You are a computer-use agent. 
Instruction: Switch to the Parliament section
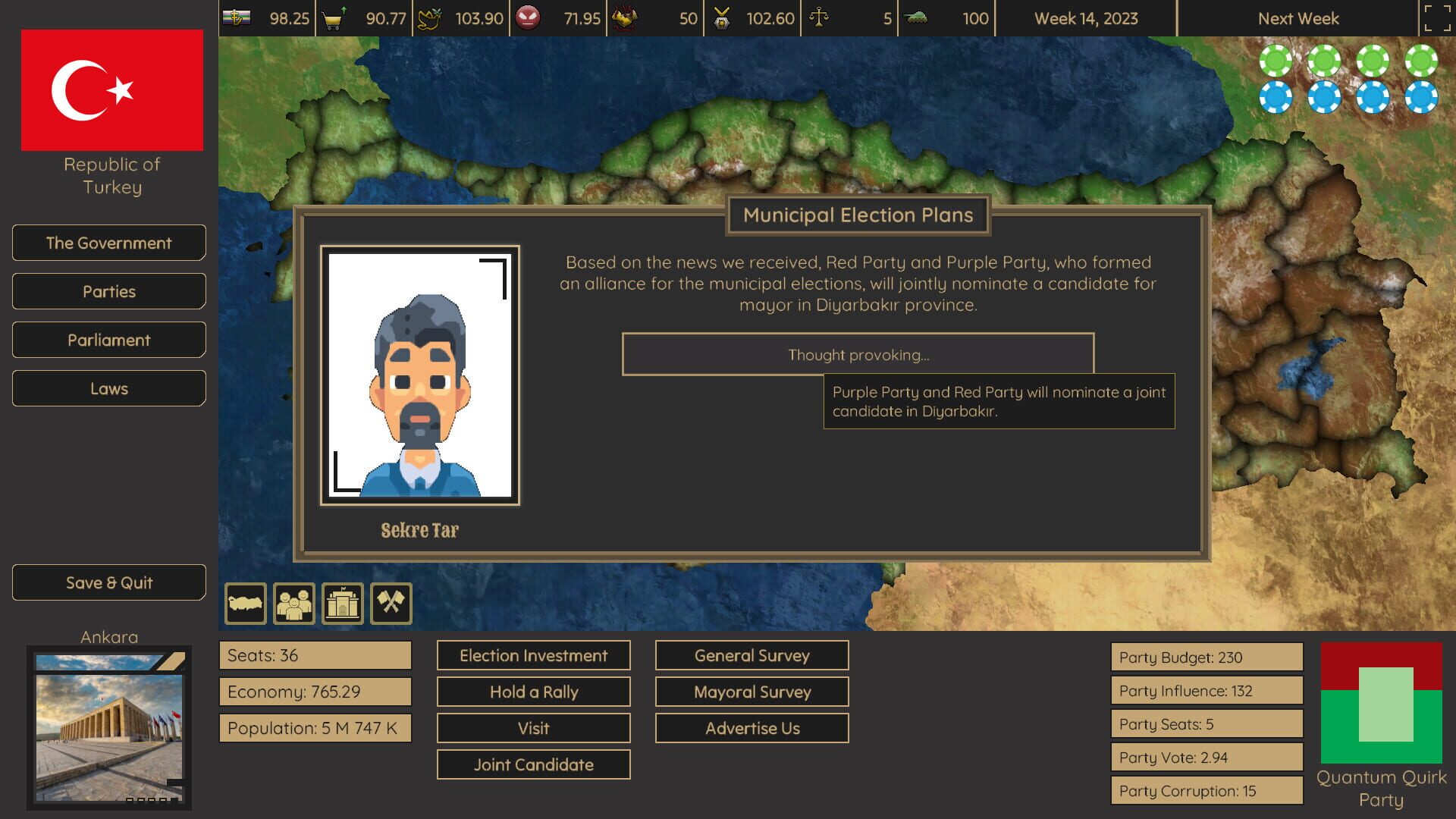pos(108,340)
